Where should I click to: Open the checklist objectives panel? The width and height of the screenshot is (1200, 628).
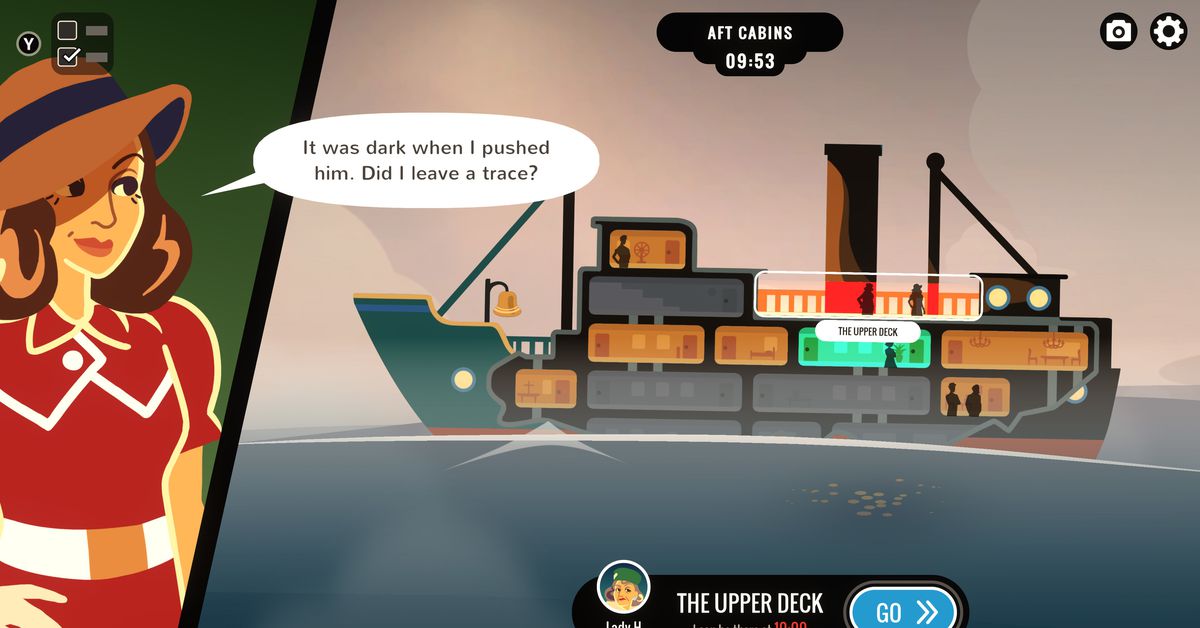coord(81,43)
